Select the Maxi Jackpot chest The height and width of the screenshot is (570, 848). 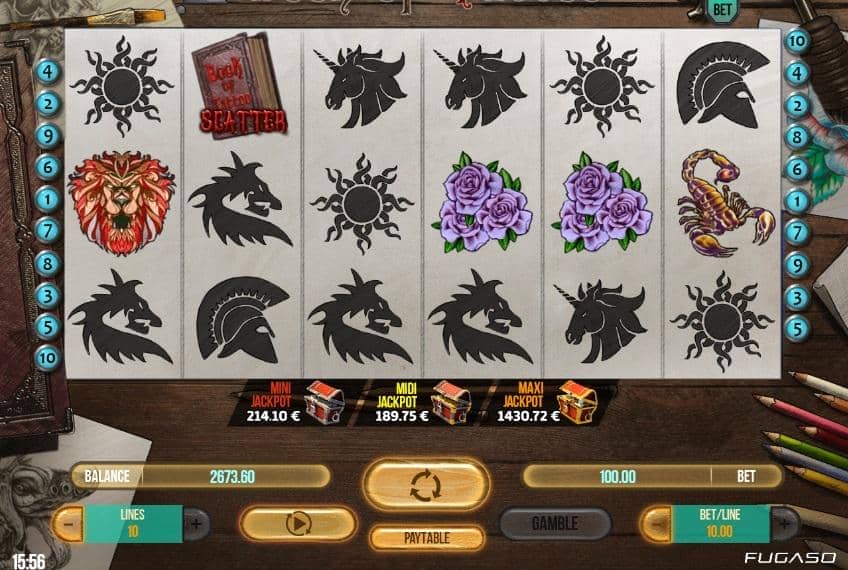(577, 401)
